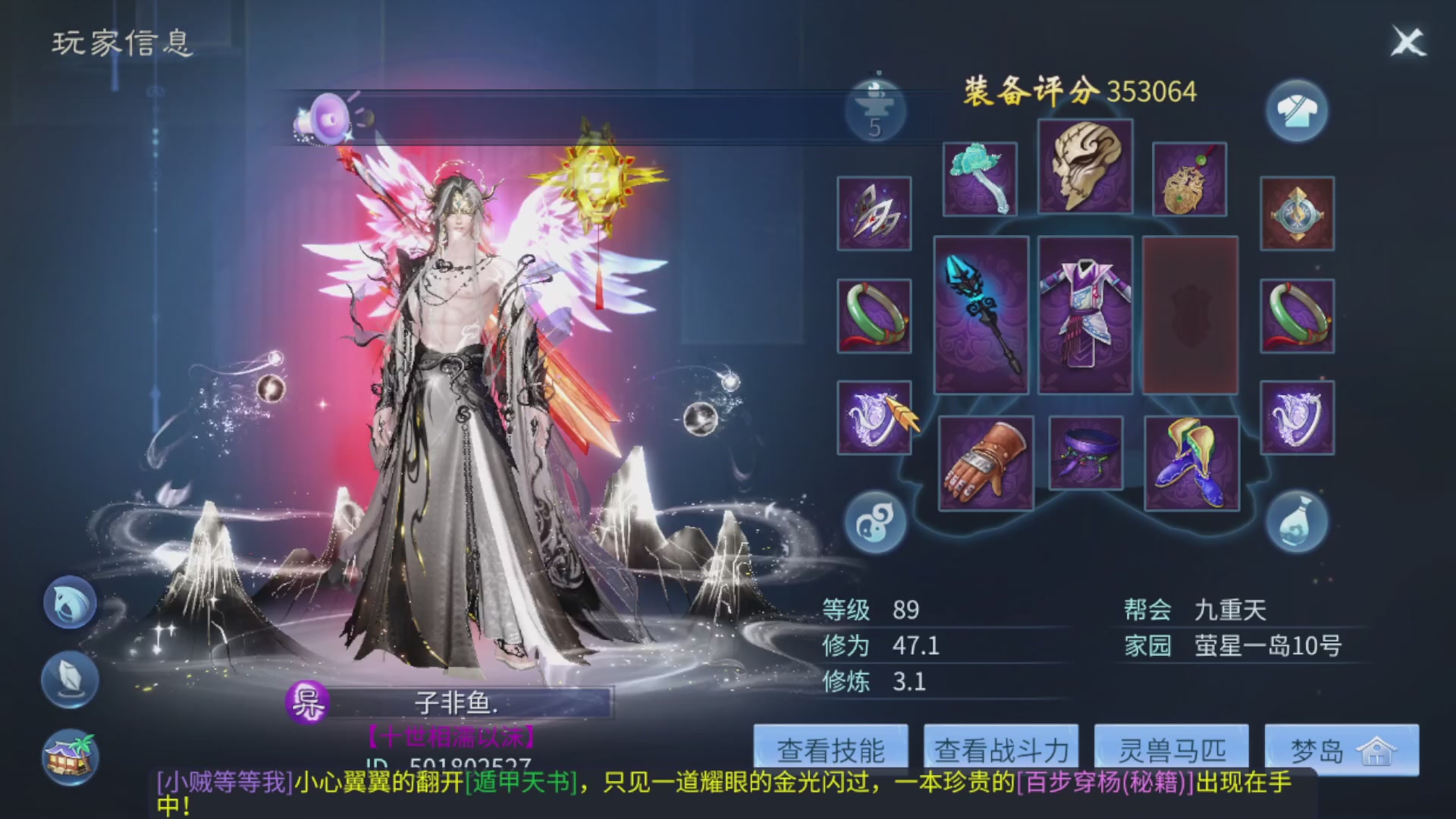Select the forge icon showing number 5
The width and height of the screenshot is (1456, 819).
point(876,110)
